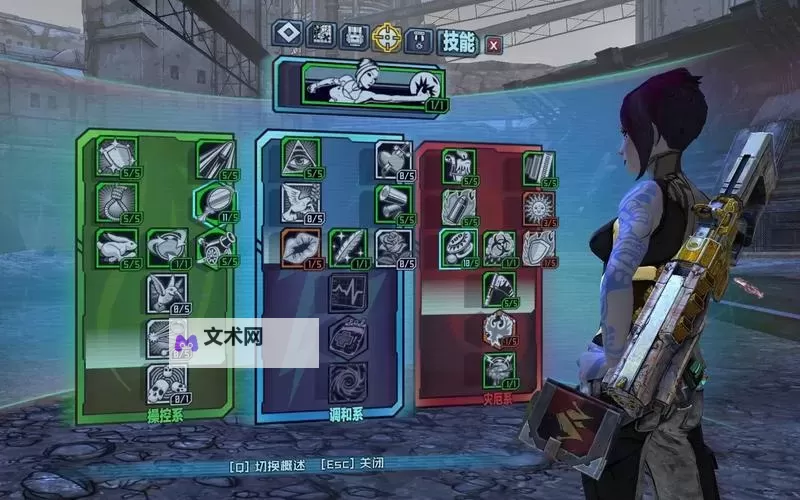Close the skills menu with the red X
The image size is (800, 500).
coord(494,44)
